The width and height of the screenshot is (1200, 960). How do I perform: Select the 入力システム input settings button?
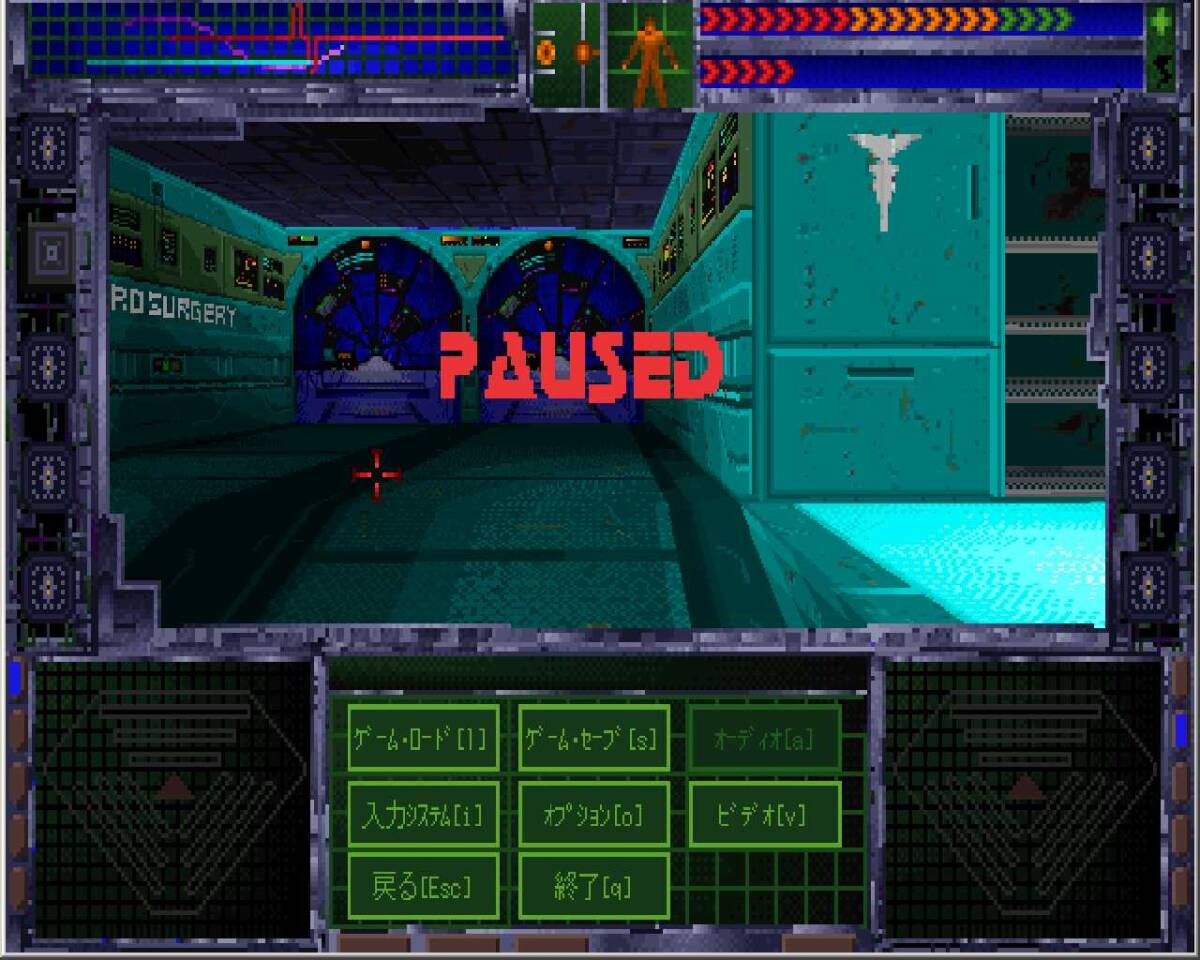point(423,814)
